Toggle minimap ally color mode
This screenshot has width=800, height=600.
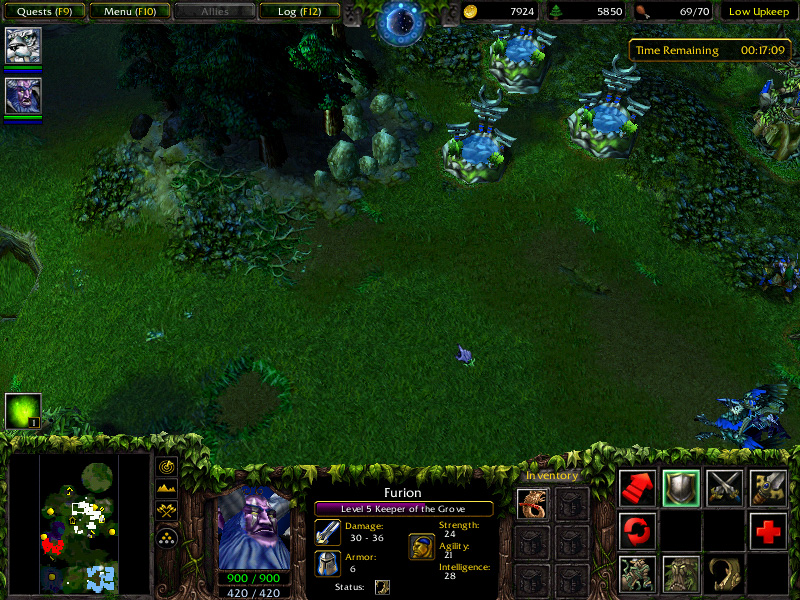coord(167,511)
